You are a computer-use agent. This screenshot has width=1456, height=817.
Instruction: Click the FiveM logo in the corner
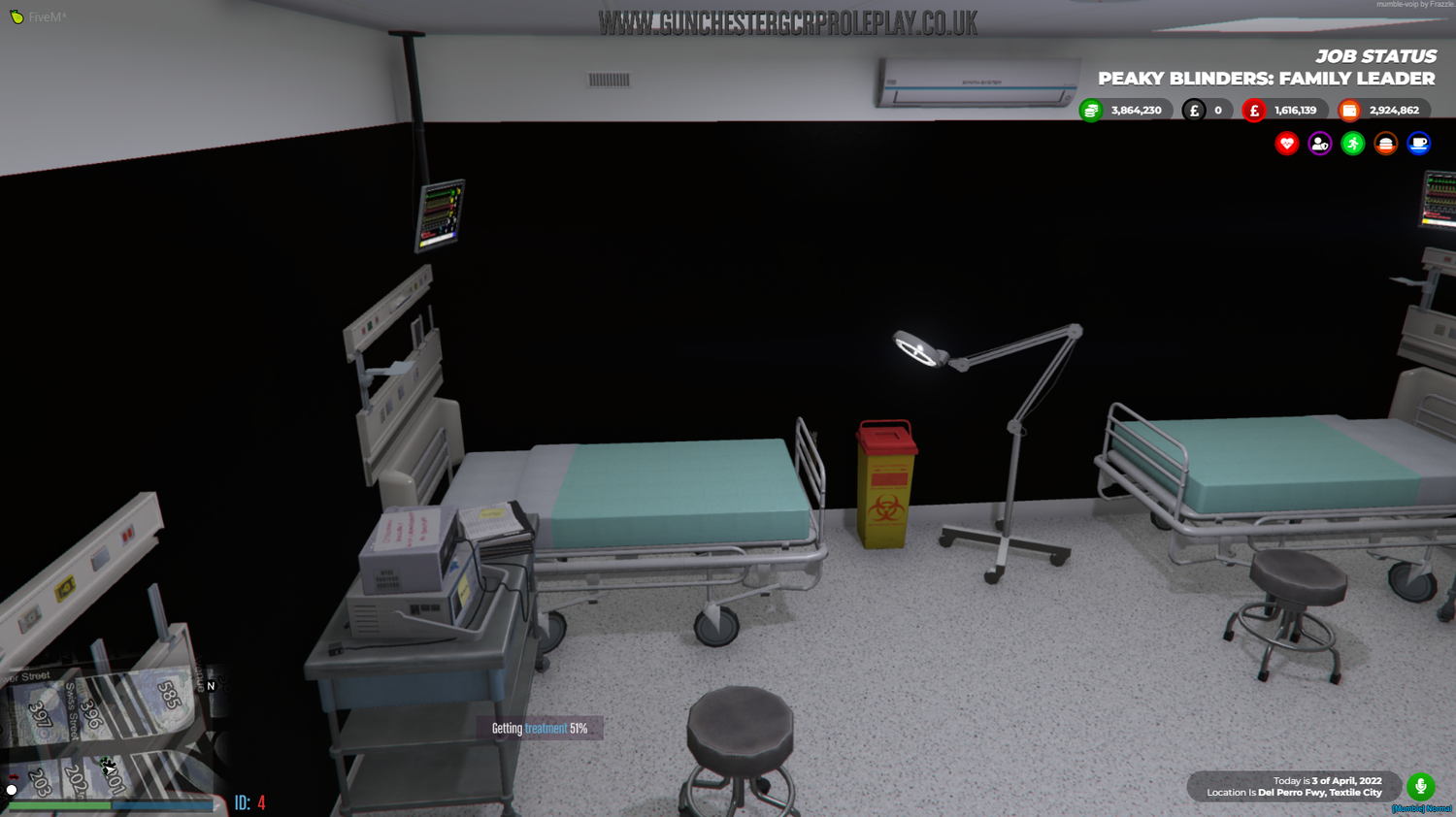(x=15, y=16)
